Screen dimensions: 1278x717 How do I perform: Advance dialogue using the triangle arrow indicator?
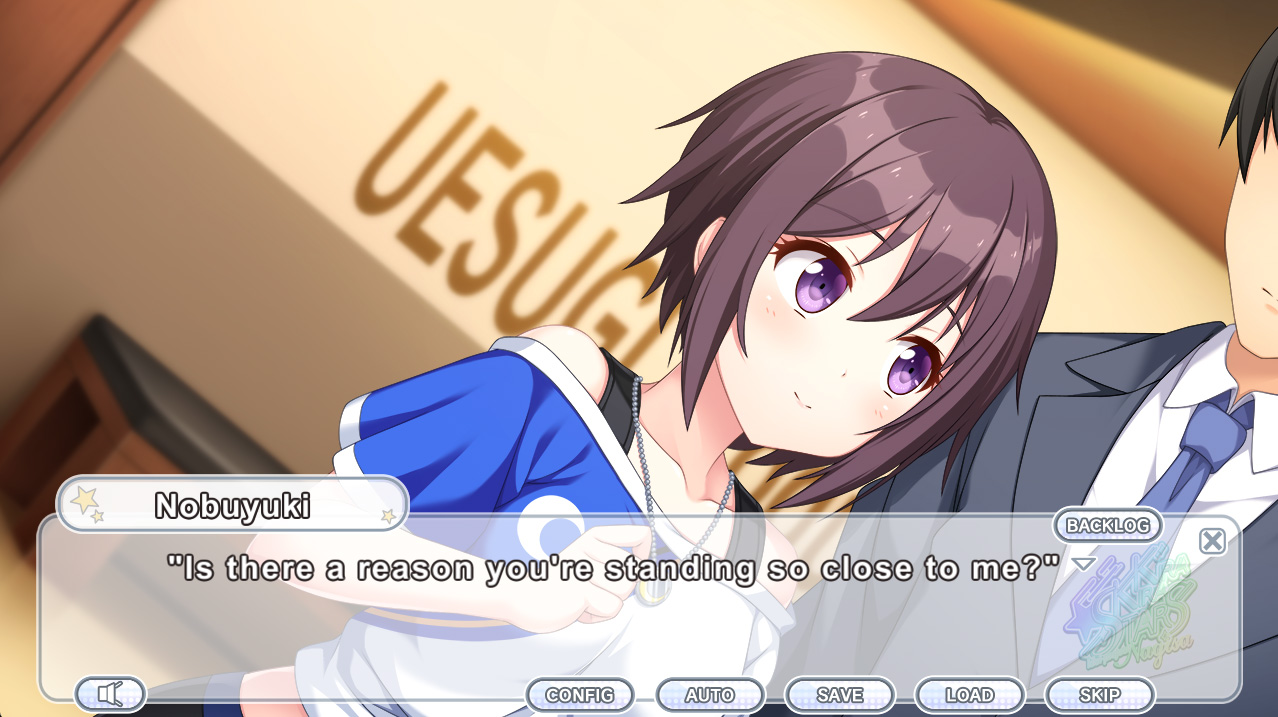tap(1084, 565)
